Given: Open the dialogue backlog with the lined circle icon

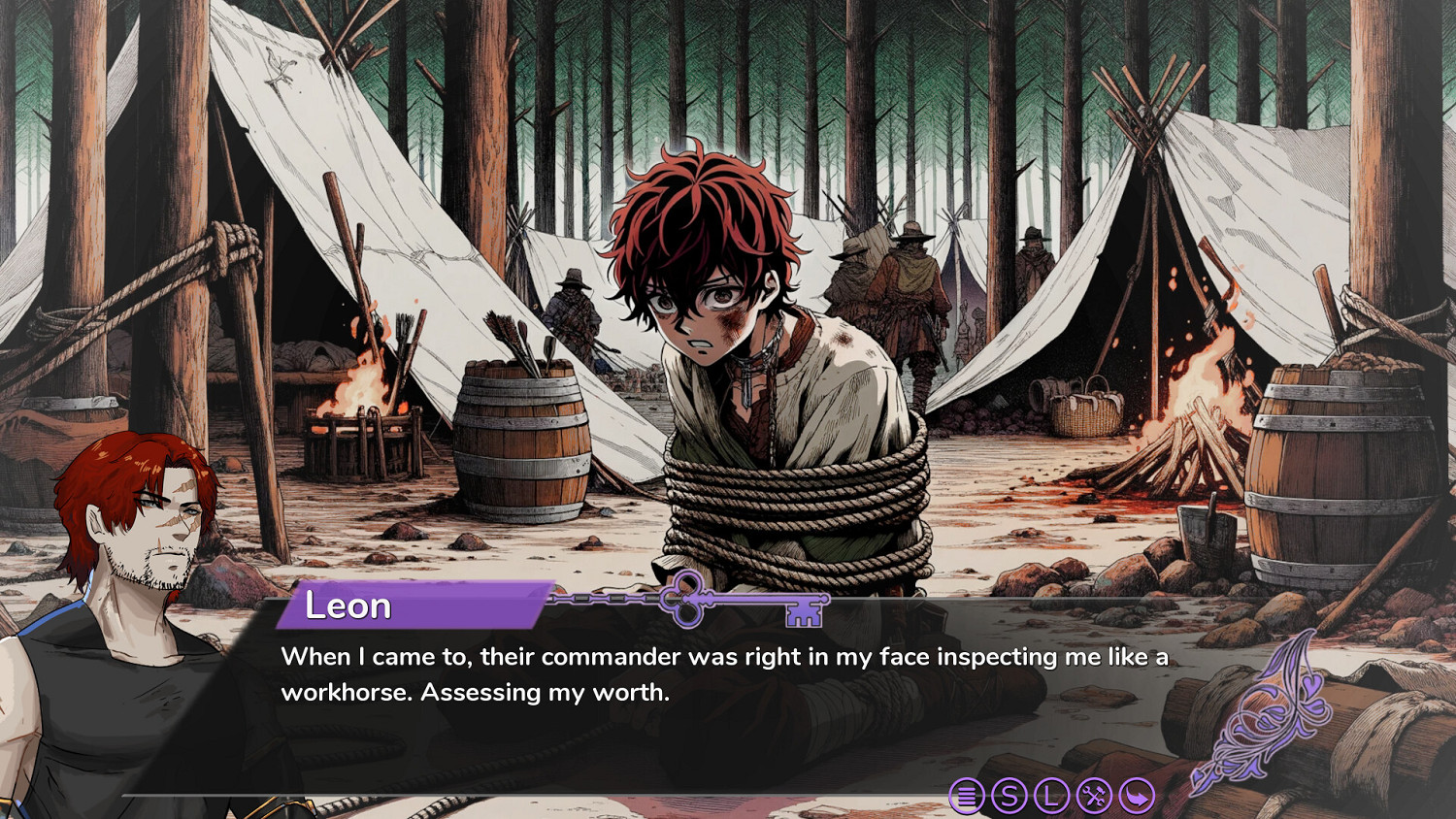Looking at the screenshot, I should pyautogui.click(x=967, y=795).
